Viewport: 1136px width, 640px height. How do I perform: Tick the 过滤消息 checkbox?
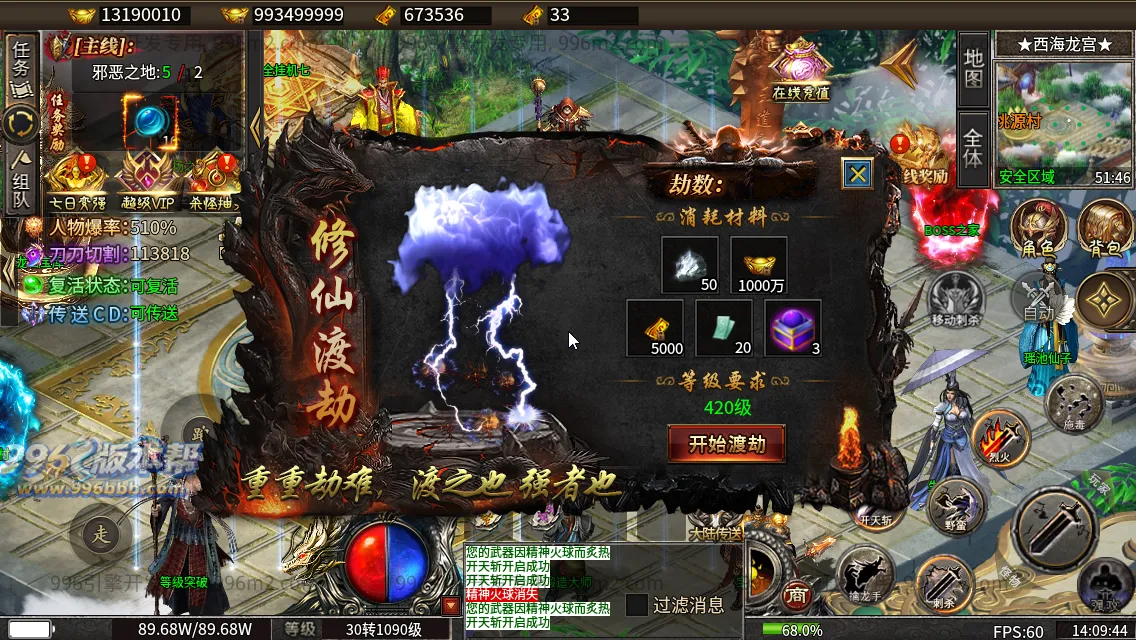pyautogui.click(x=637, y=605)
